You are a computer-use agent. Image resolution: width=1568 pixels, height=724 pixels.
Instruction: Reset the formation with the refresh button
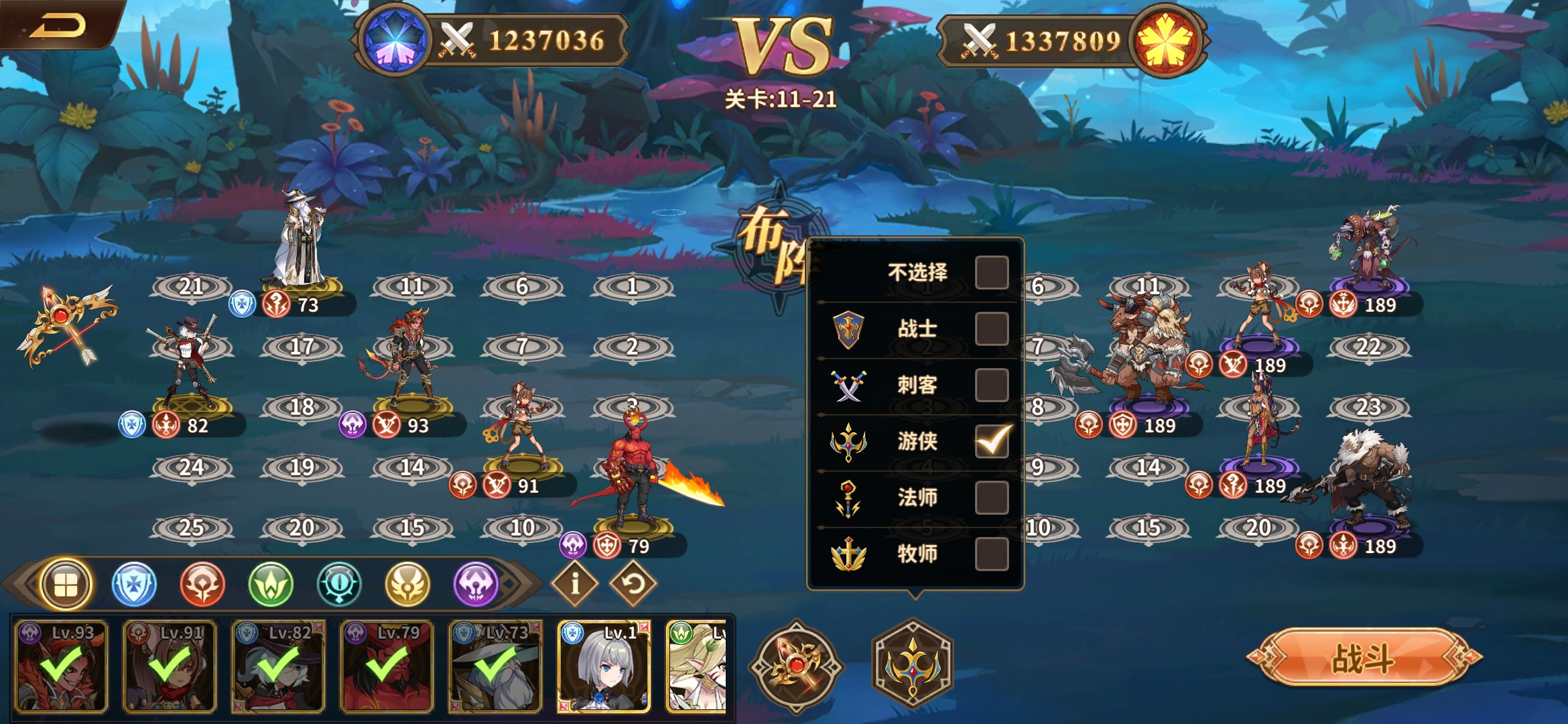click(x=633, y=584)
